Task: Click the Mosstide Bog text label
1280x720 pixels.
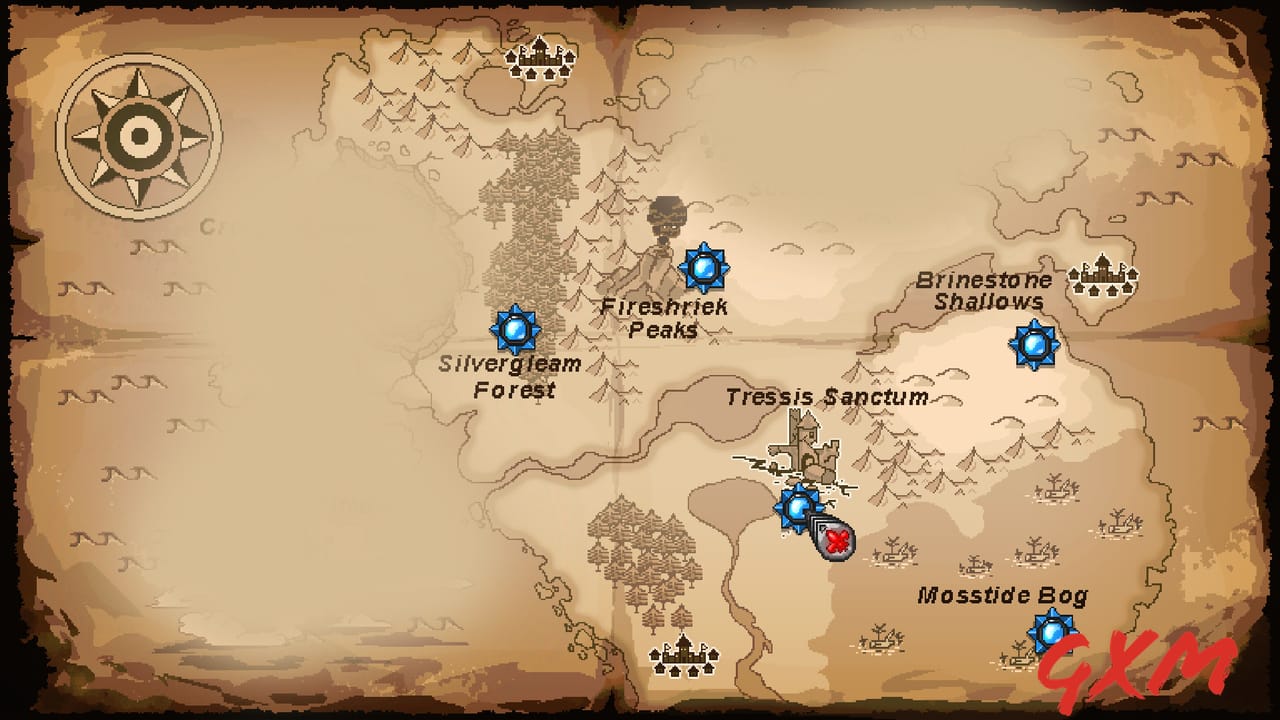Action: (x=1004, y=597)
